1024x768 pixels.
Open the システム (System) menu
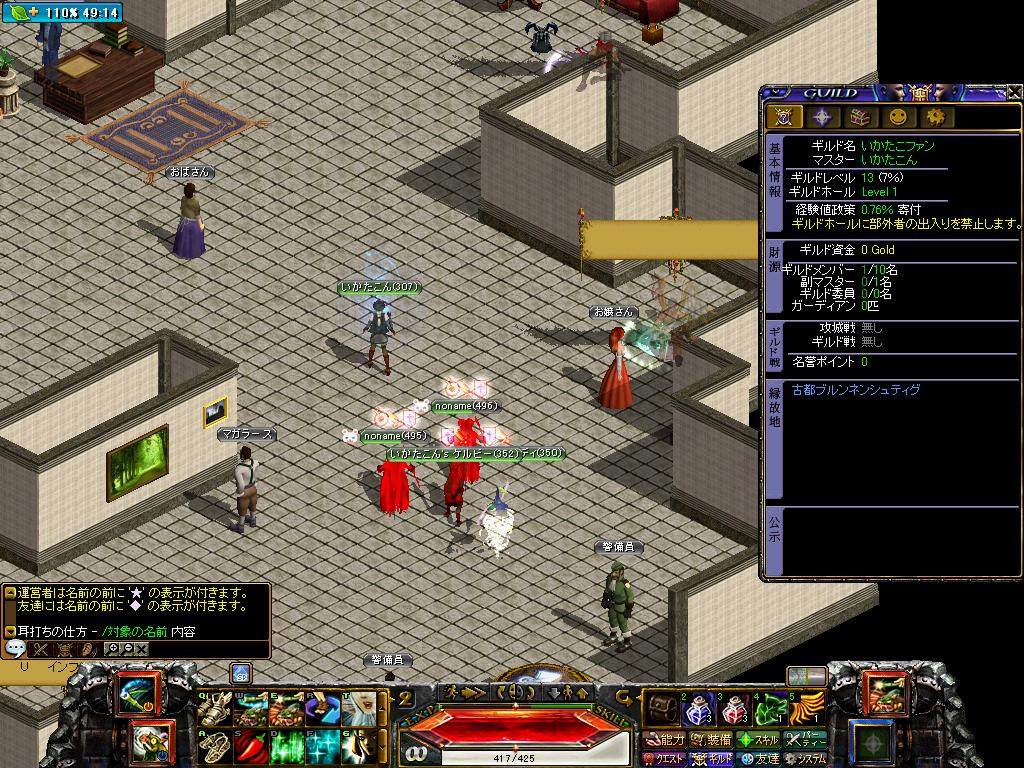coord(806,759)
